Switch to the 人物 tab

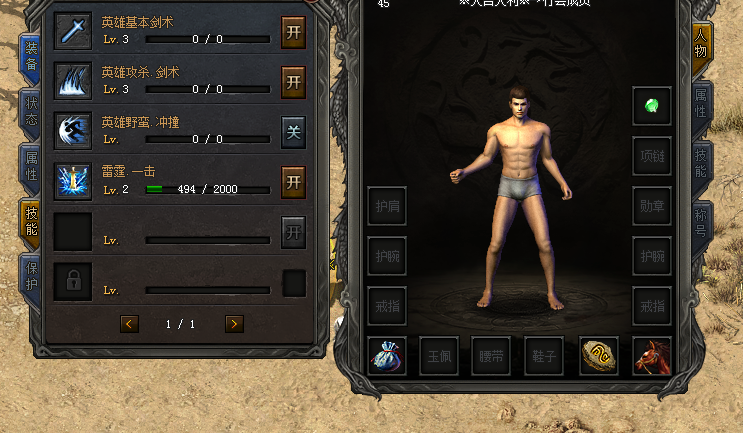pyautogui.click(x=702, y=48)
